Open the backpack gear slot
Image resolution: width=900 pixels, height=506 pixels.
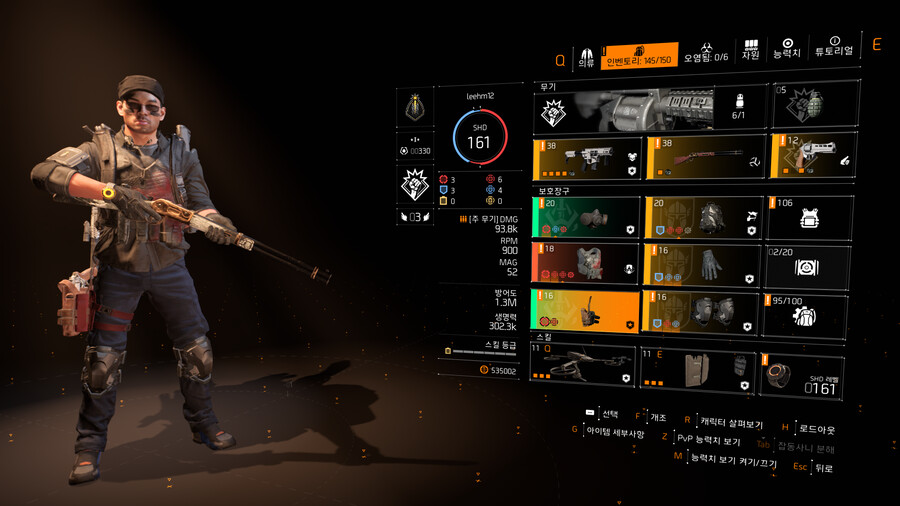pos(700,217)
